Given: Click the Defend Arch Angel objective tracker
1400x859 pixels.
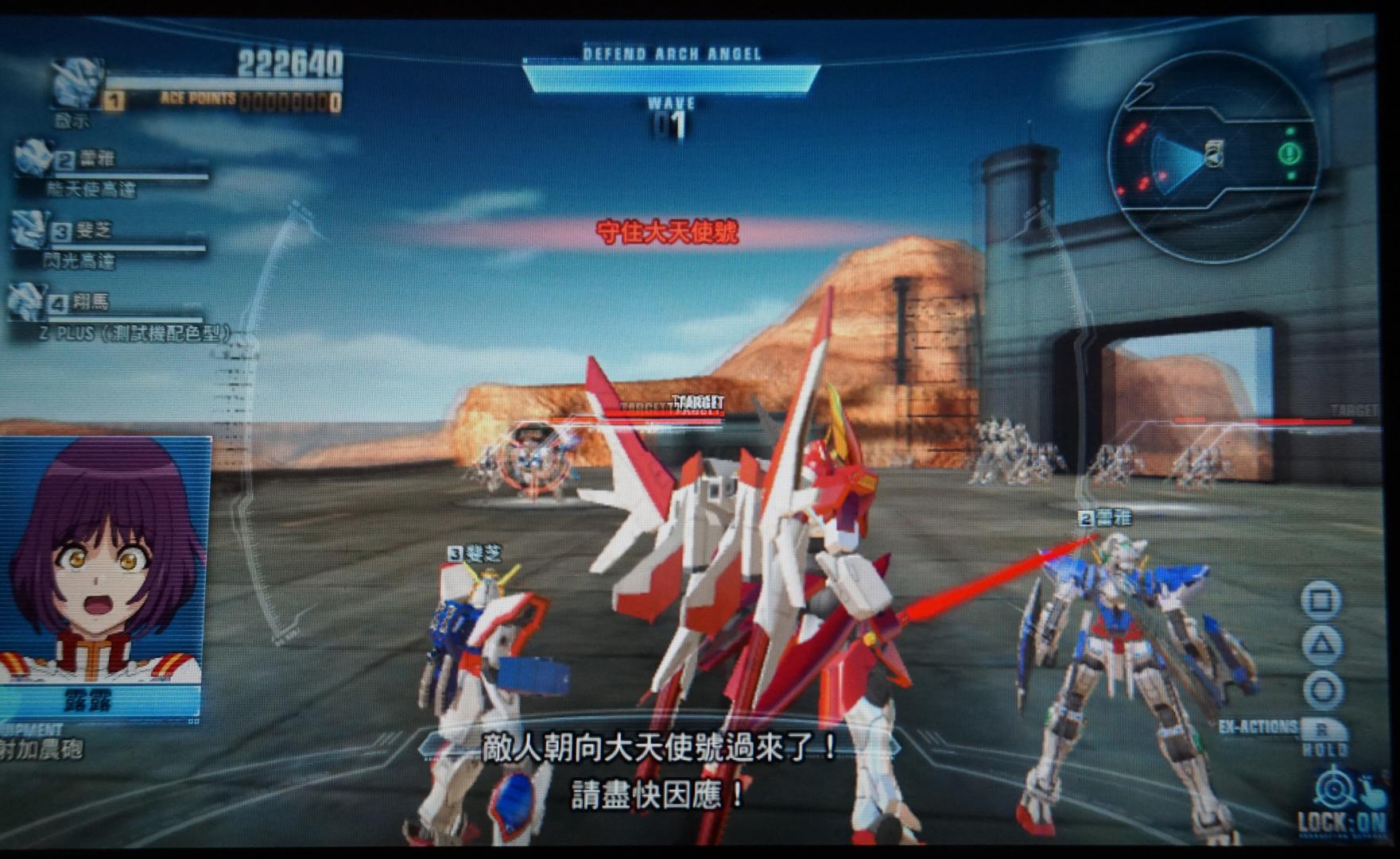Looking at the screenshot, I should (670, 72).
